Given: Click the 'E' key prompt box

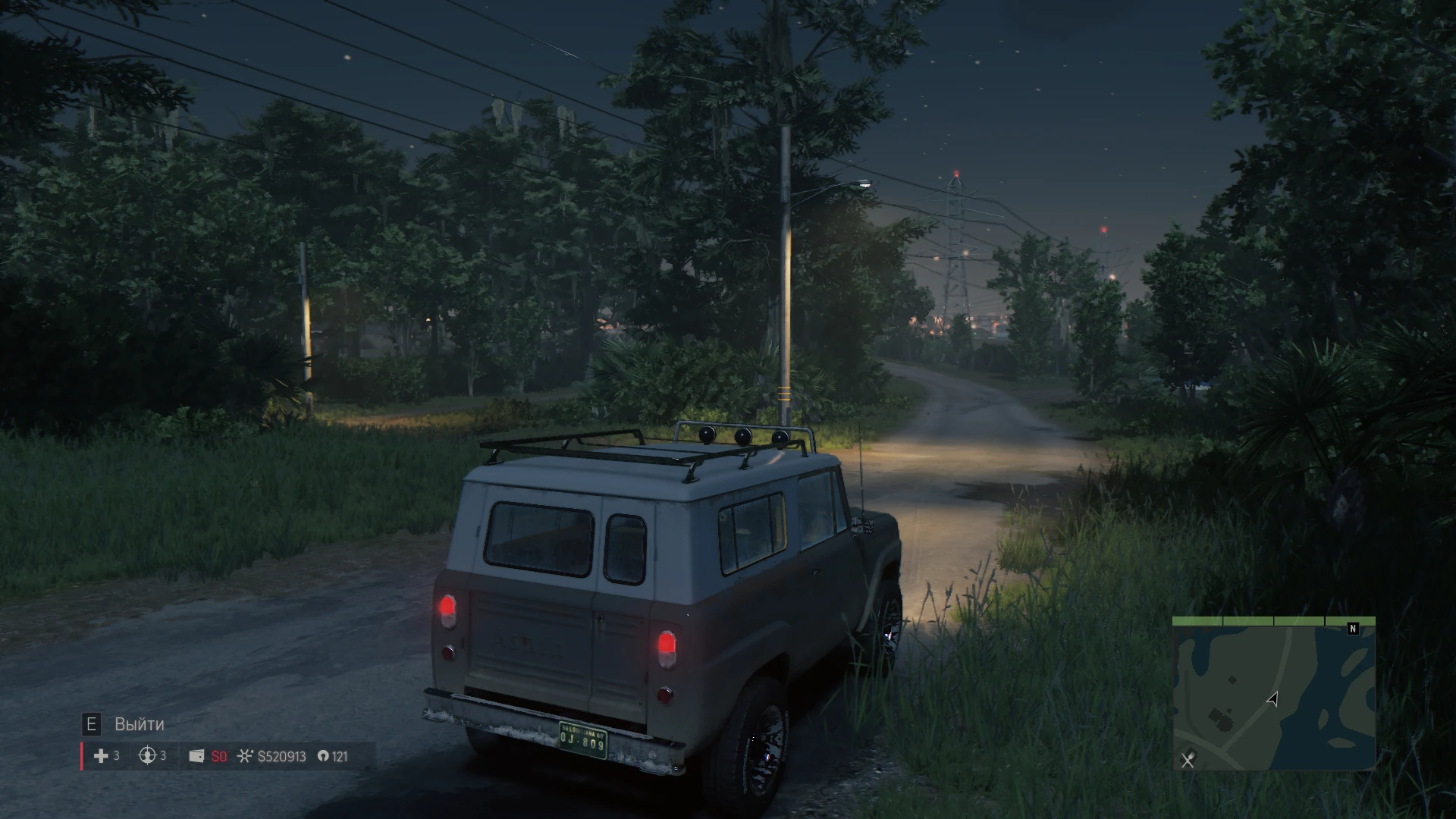Looking at the screenshot, I should (93, 724).
